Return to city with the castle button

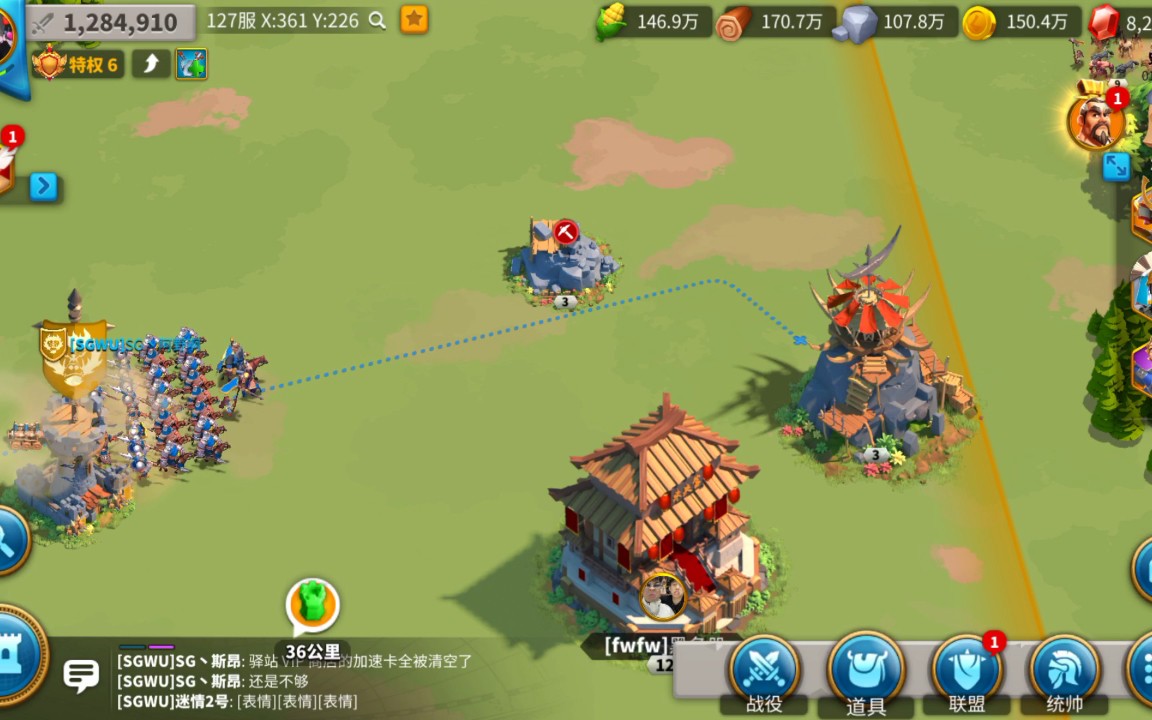[x=16, y=655]
